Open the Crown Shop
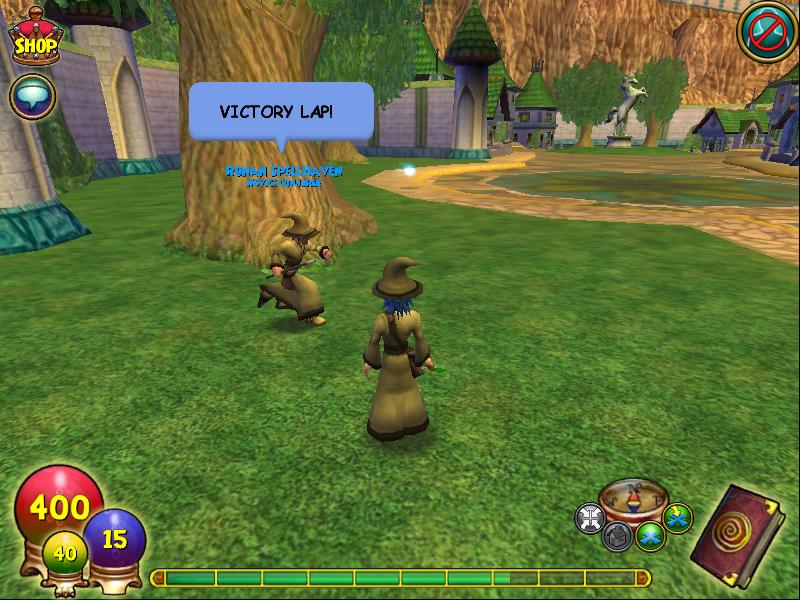The image size is (800, 600). (34, 40)
